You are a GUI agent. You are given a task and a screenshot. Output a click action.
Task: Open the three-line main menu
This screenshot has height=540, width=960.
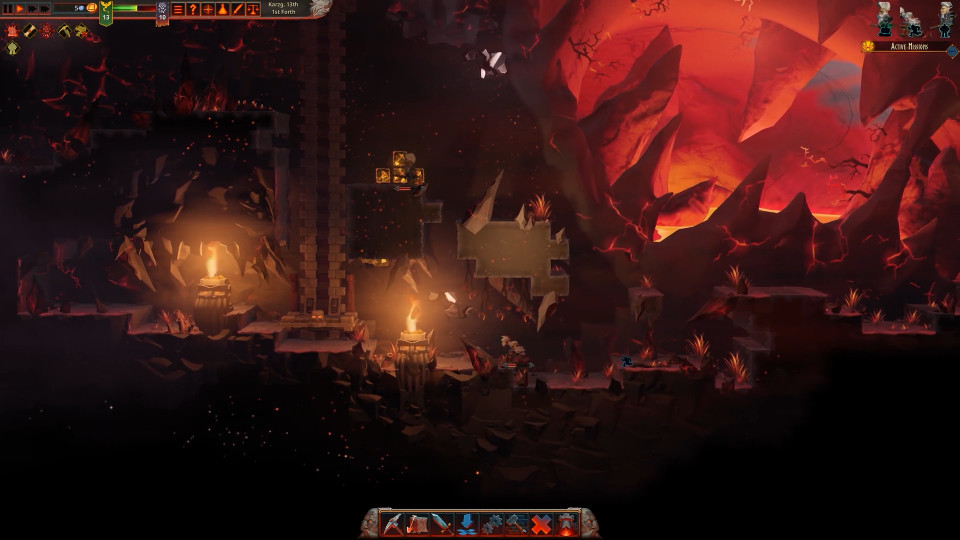178,9
